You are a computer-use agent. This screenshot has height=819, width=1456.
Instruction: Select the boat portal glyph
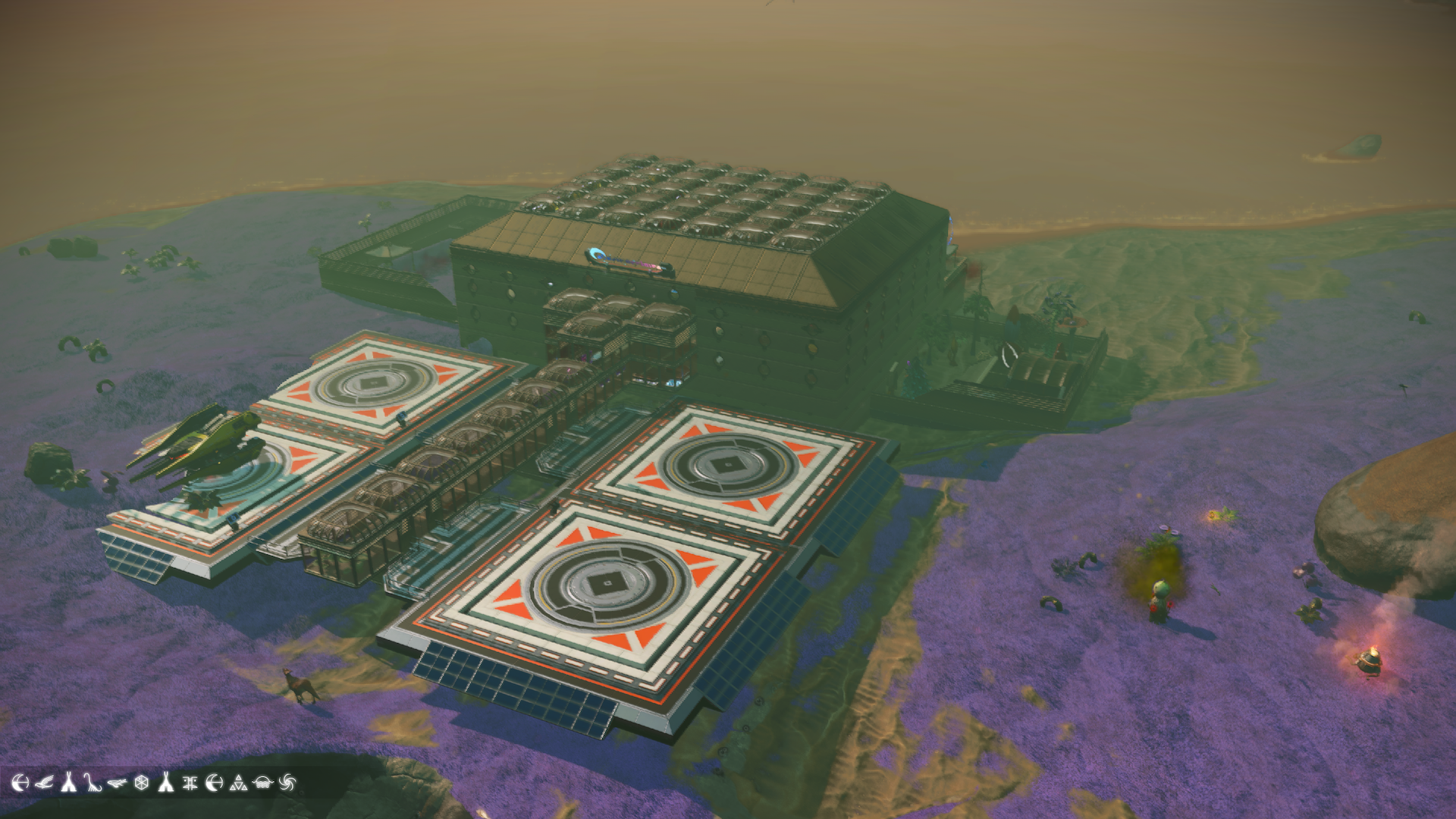[262, 783]
